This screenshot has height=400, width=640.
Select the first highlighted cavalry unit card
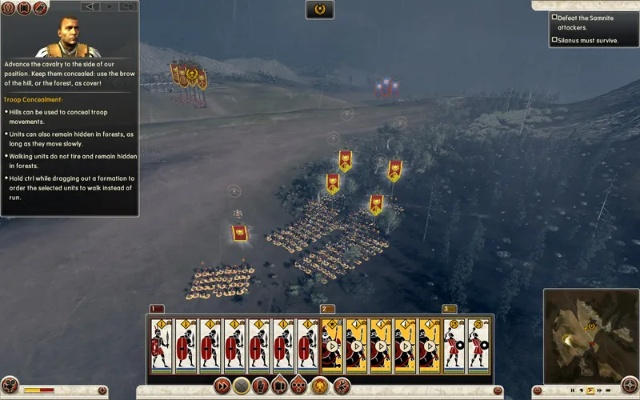tap(332, 347)
